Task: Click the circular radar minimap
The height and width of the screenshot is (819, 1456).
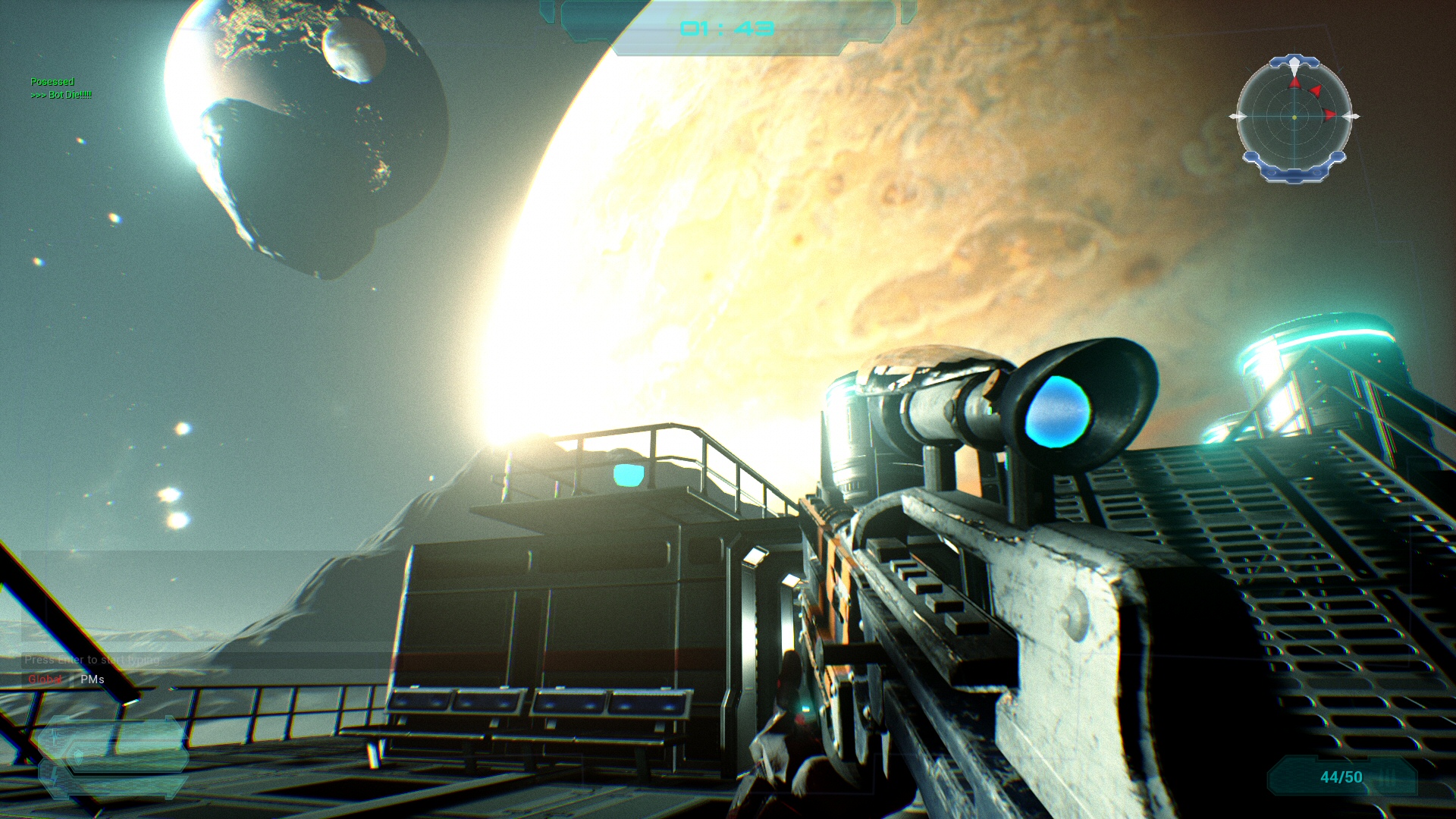Action: tap(1294, 117)
